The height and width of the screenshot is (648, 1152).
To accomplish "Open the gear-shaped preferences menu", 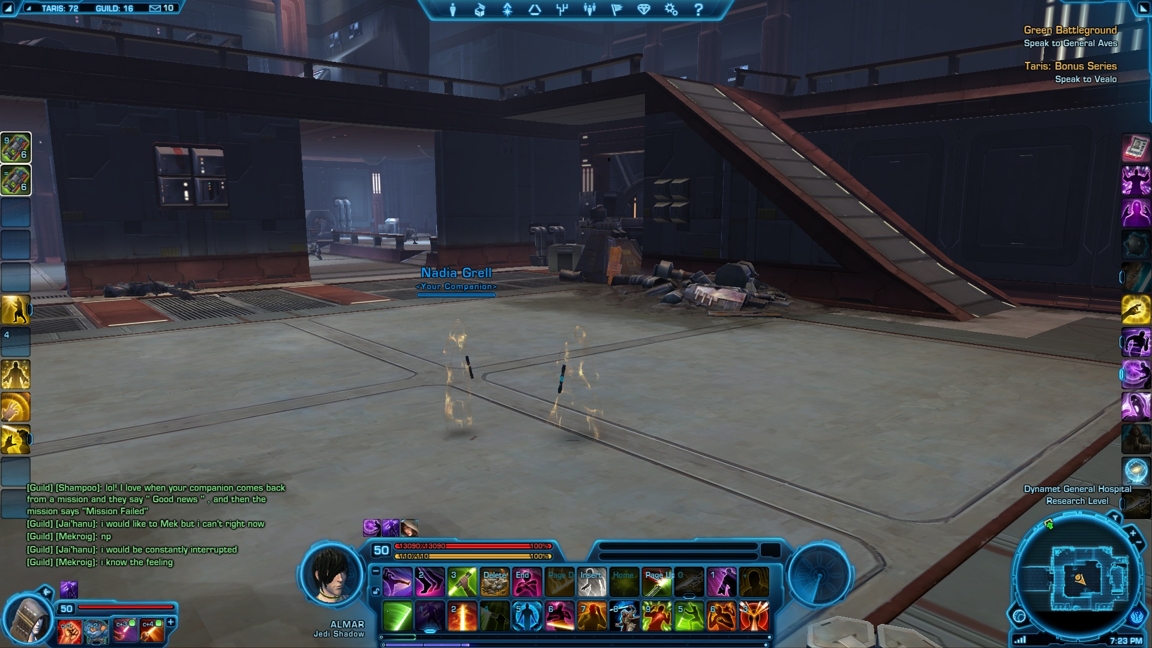I will [671, 10].
